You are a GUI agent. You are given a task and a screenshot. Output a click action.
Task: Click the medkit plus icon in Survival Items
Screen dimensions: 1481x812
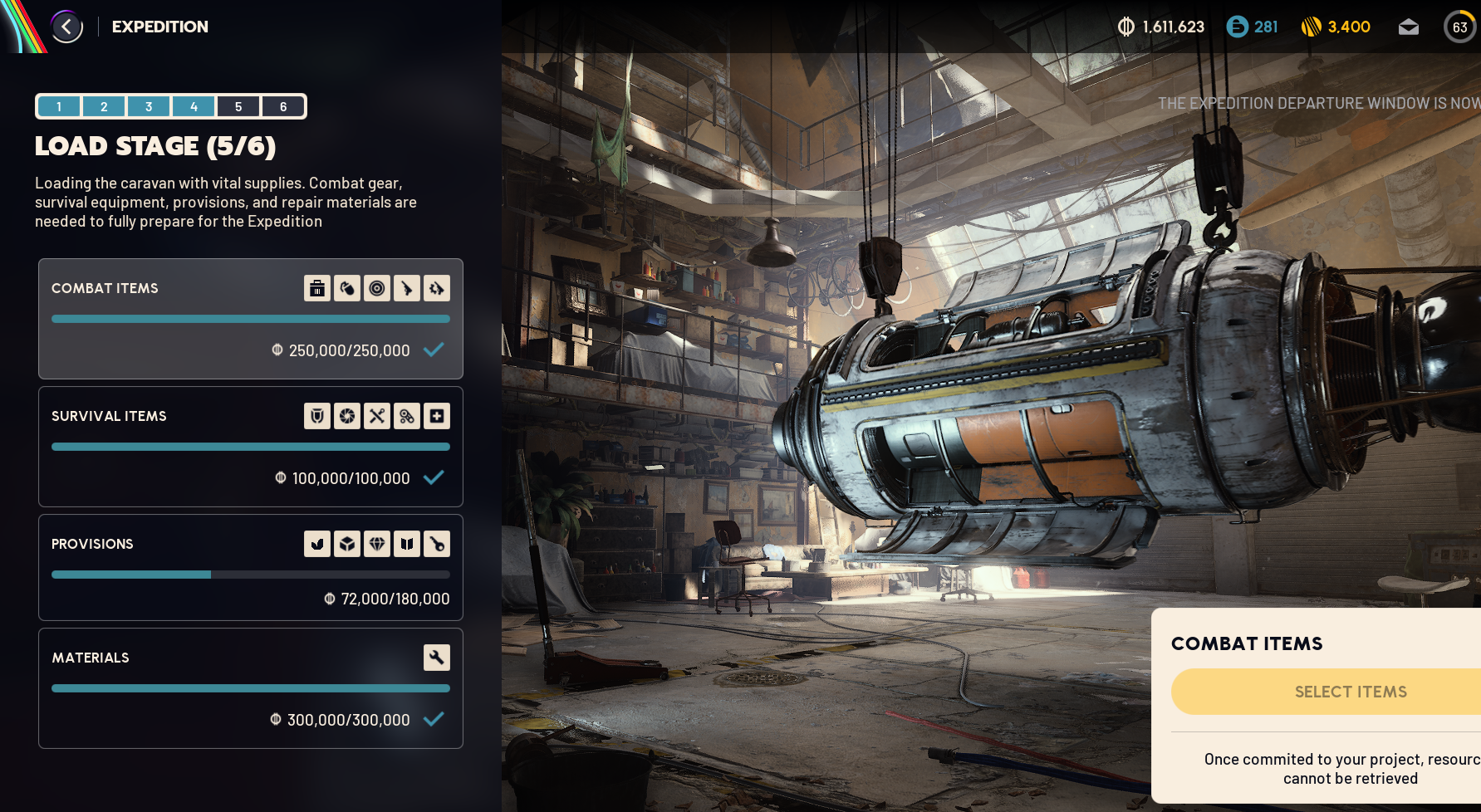[437, 416]
